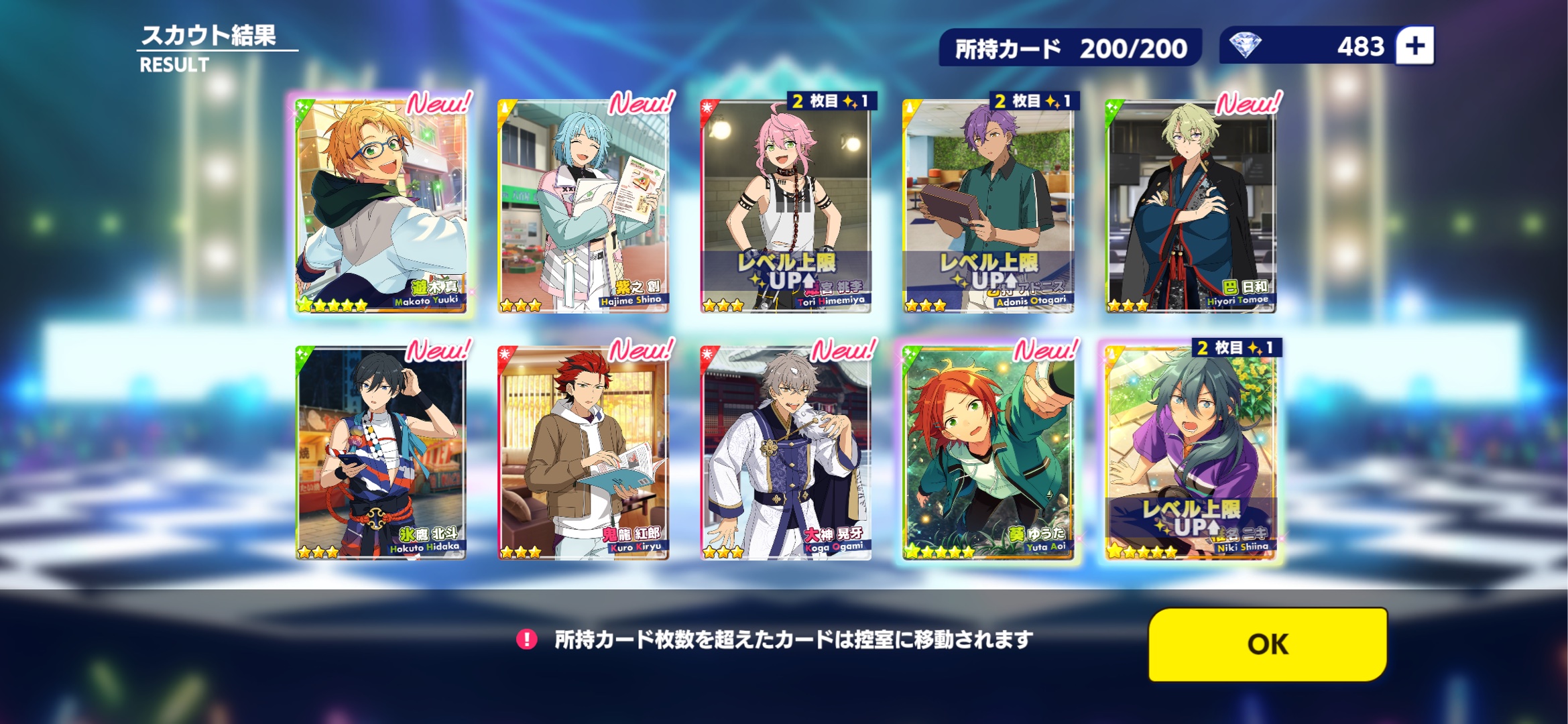Choose the Koga Ogami card
Screen dimensions: 1568x724
(786, 452)
